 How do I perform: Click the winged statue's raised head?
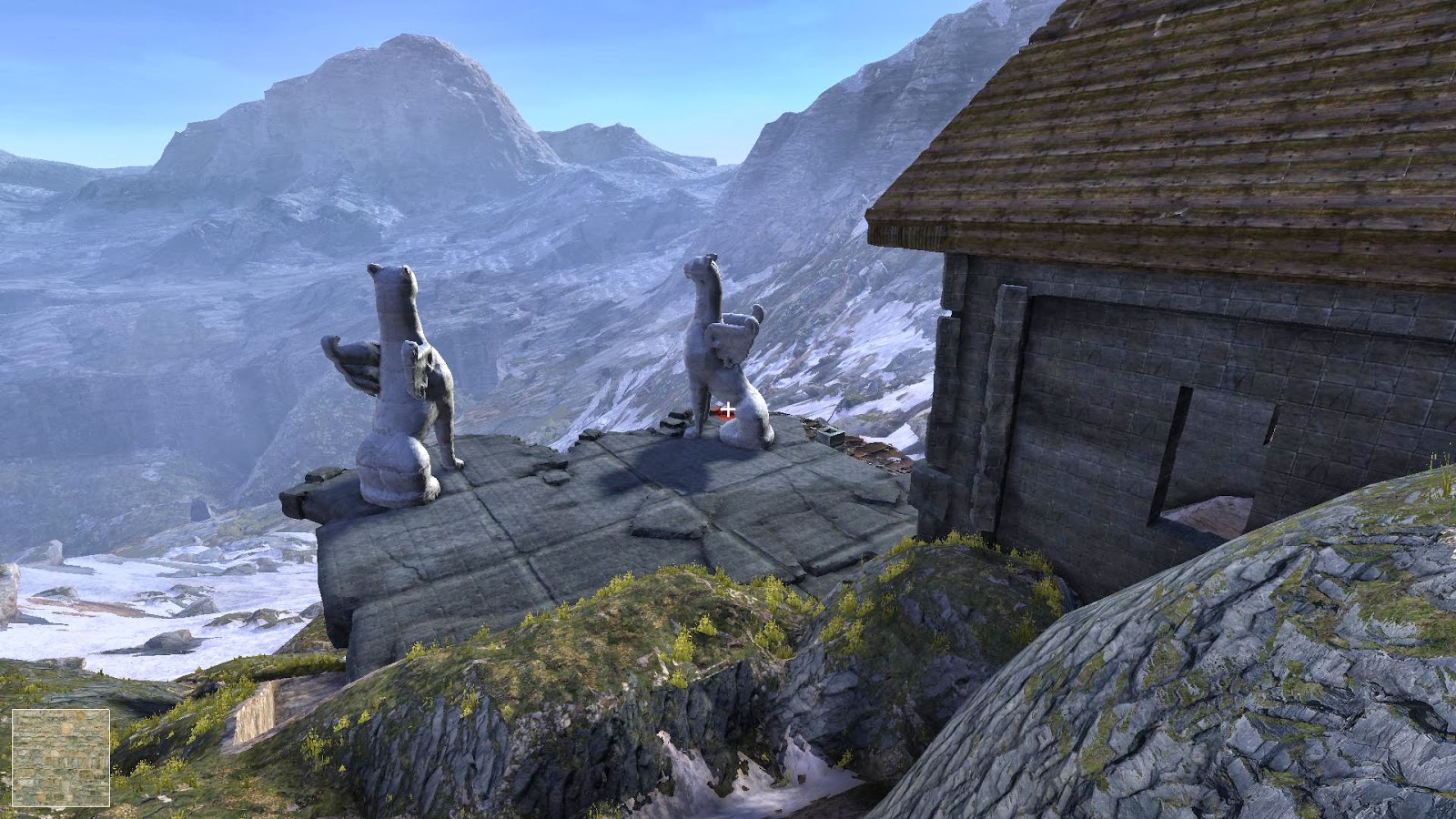tap(389, 273)
